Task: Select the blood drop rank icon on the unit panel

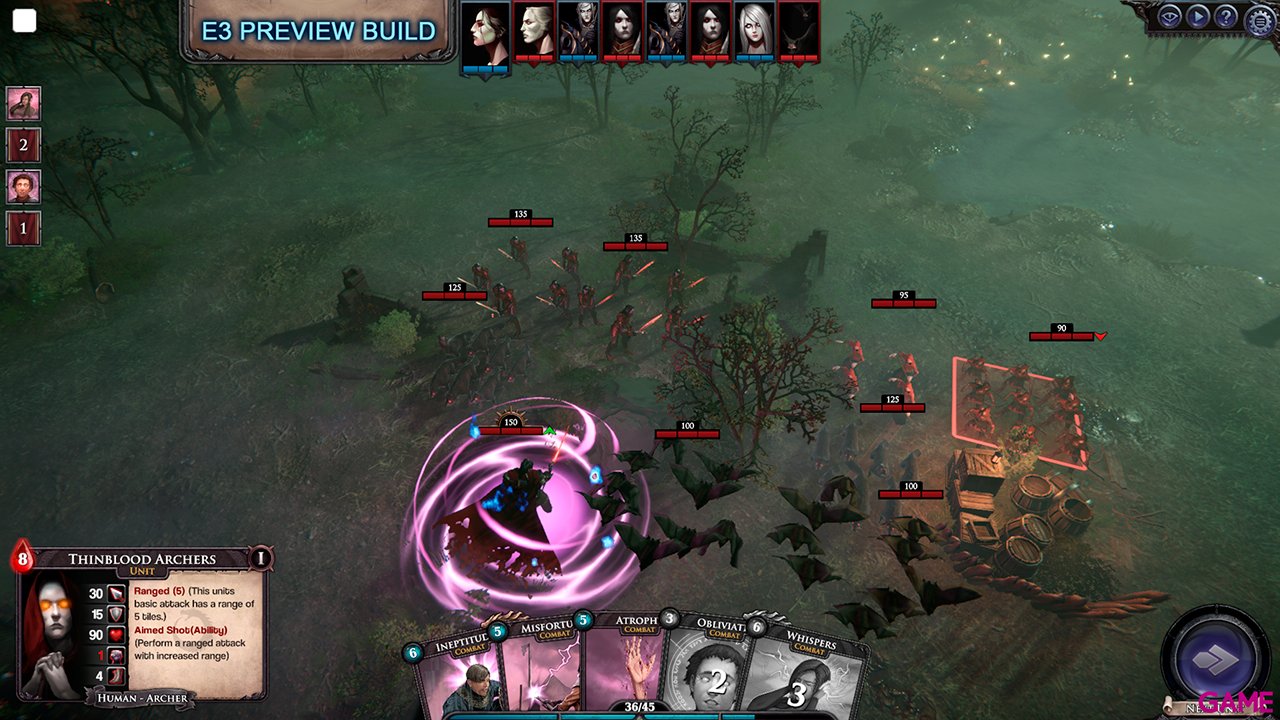Action: (x=22, y=559)
